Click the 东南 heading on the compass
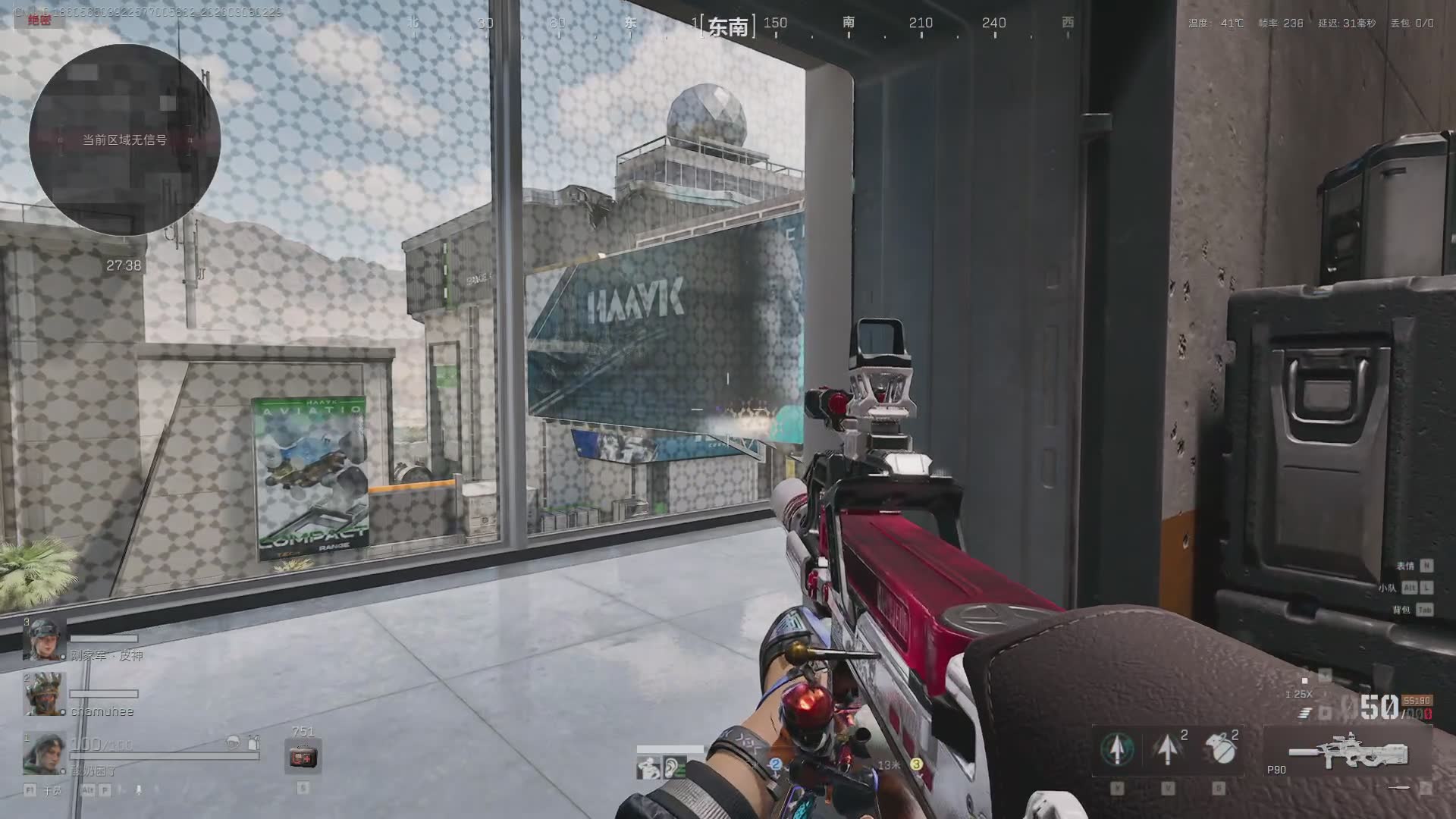The height and width of the screenshot is (819, 1456). click(728, 27)
